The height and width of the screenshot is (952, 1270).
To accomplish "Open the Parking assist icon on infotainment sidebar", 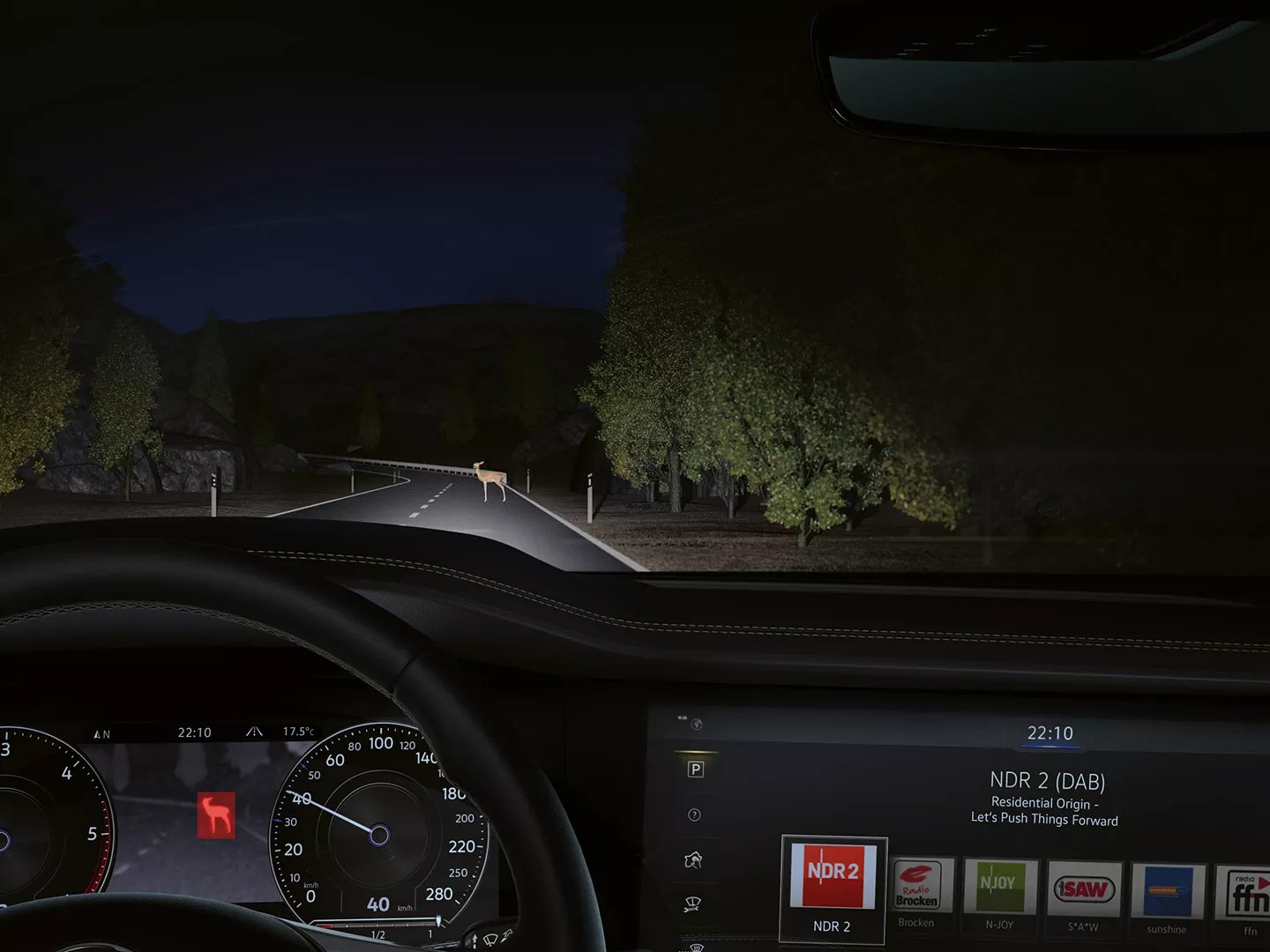I will [696, 769].
